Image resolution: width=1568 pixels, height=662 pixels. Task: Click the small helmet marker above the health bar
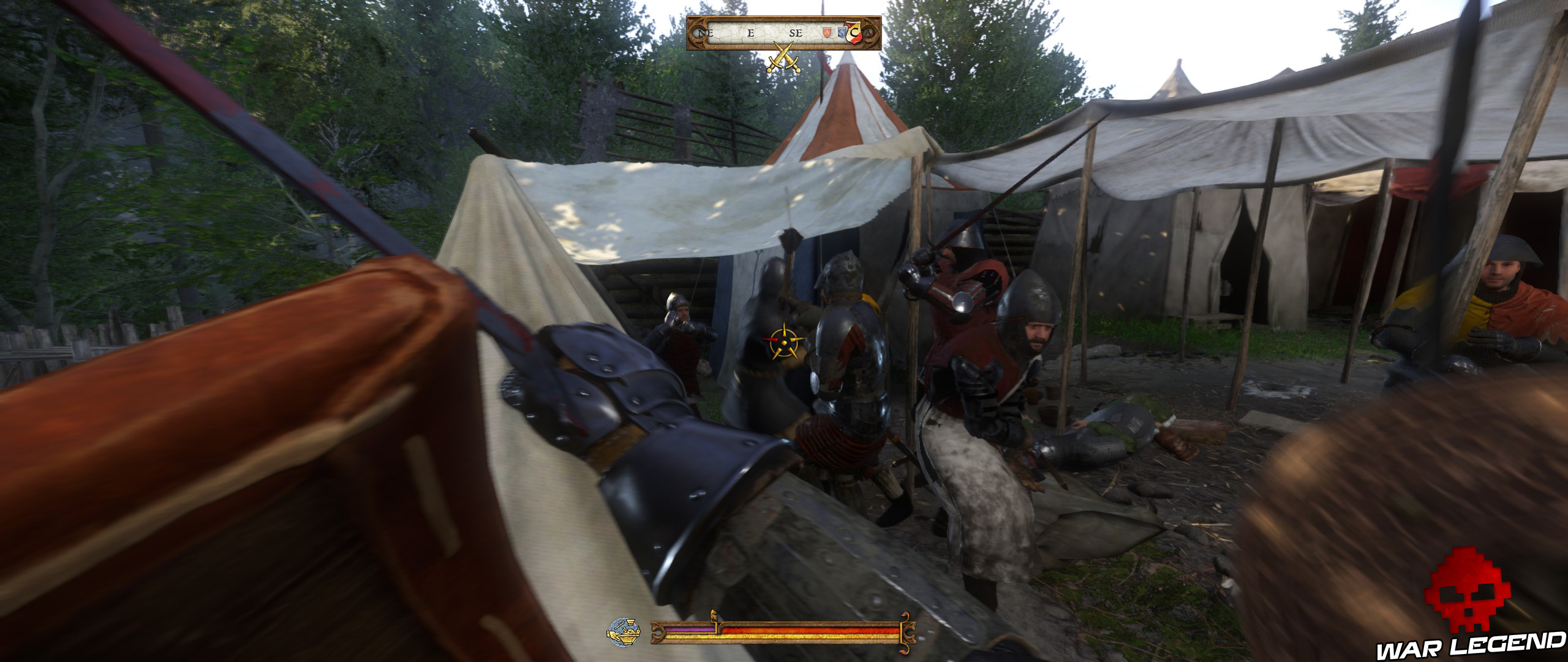(714, 615)
